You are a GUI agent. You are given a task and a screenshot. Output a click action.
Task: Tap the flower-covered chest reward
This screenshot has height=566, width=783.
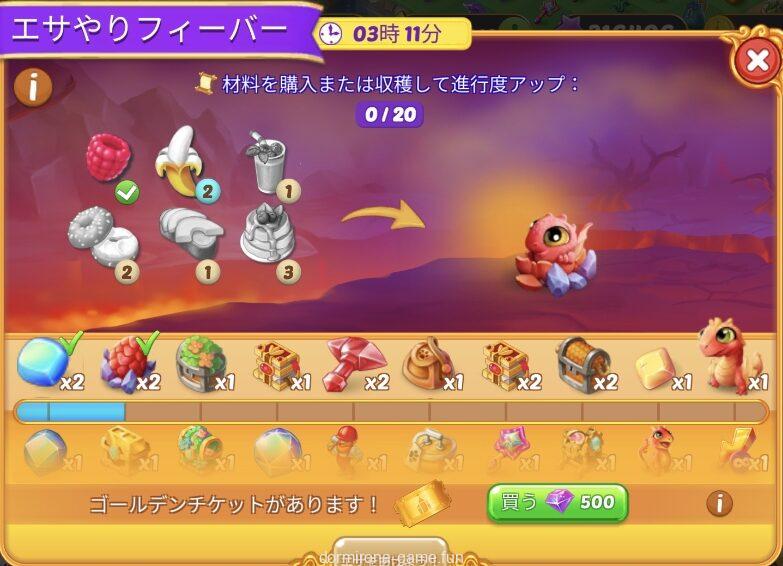pos(199,363)
